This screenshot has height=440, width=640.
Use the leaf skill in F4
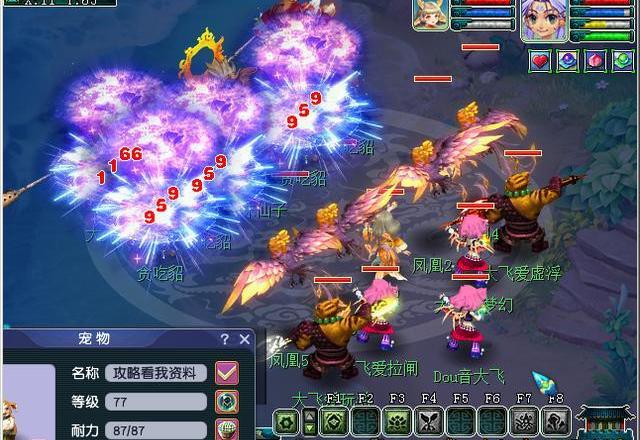pyautogui.click(x=429, y=421)
